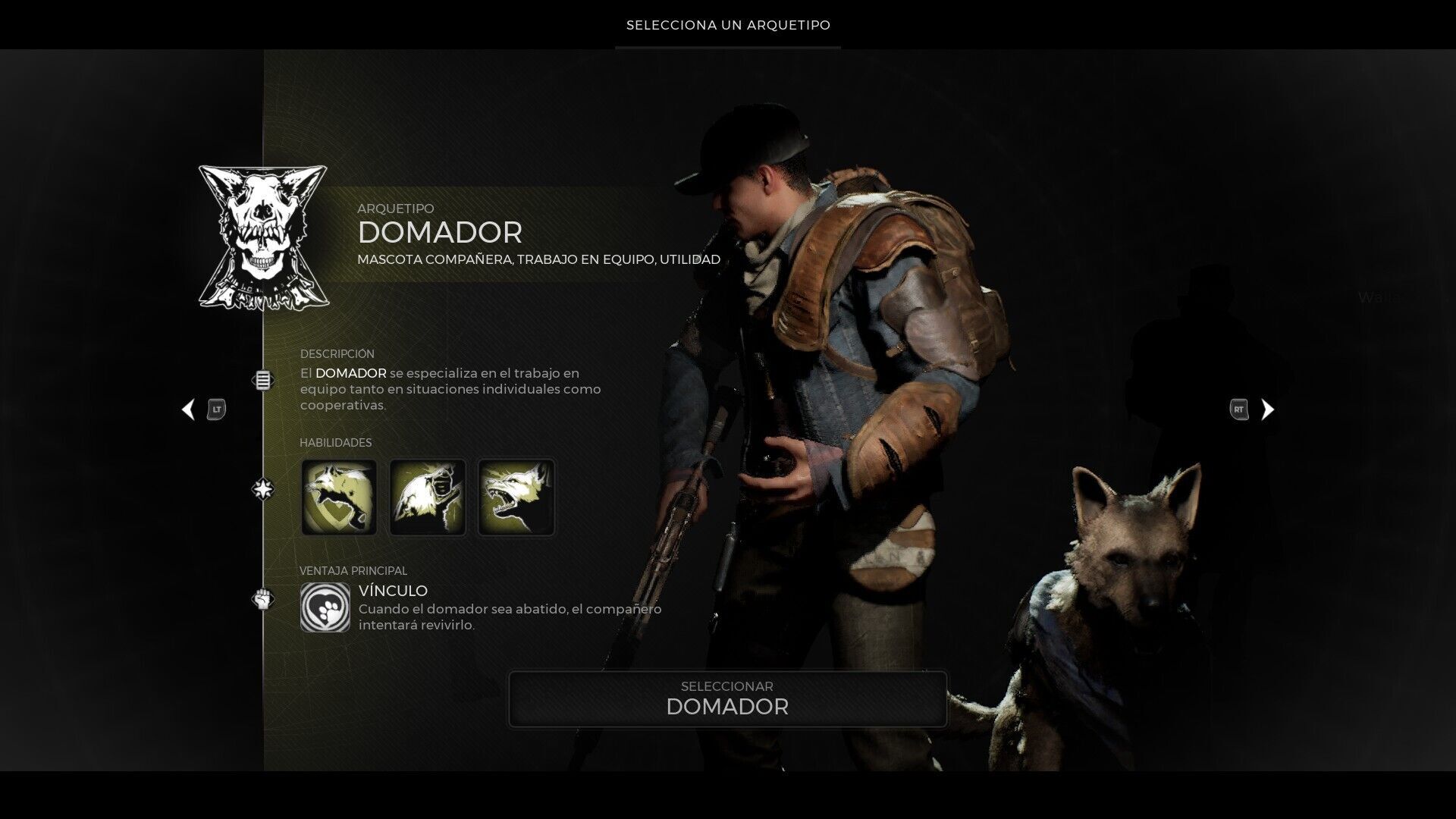Advance to the next archetype with the right arrow

point(1267,409)
